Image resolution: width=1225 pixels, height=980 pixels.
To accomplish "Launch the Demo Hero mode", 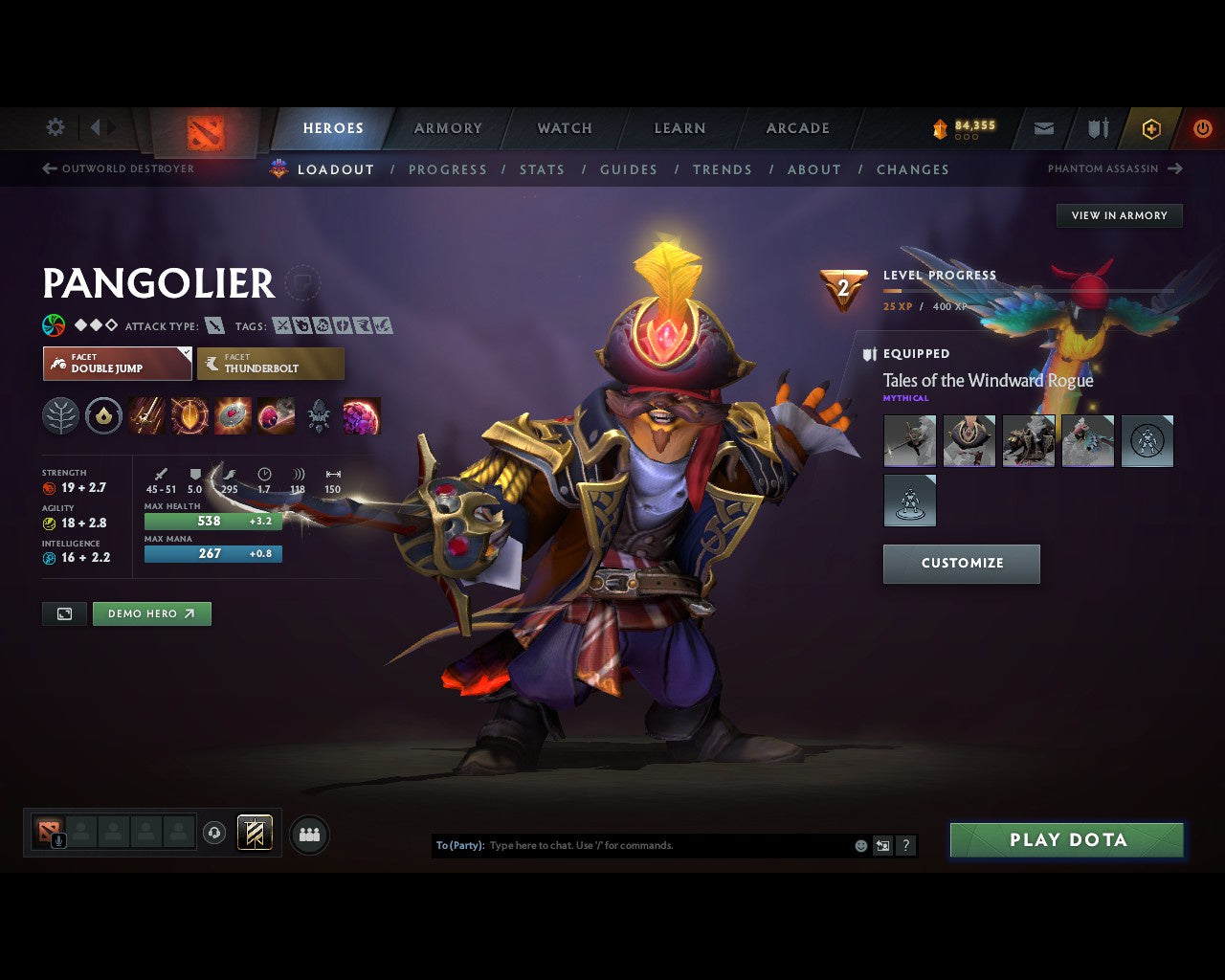I will coord(151,613).
